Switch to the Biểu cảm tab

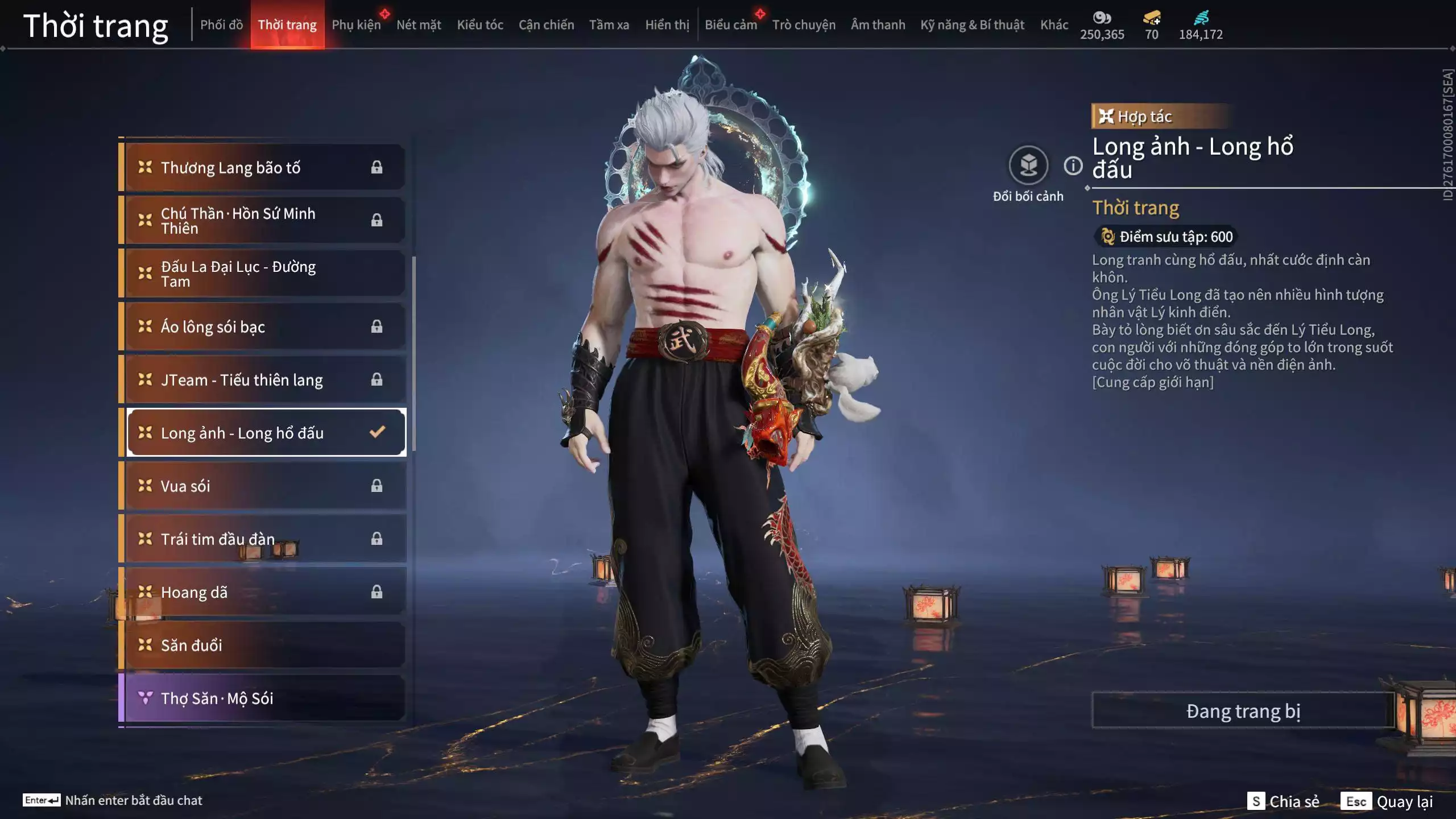click(x=731, y=25)
